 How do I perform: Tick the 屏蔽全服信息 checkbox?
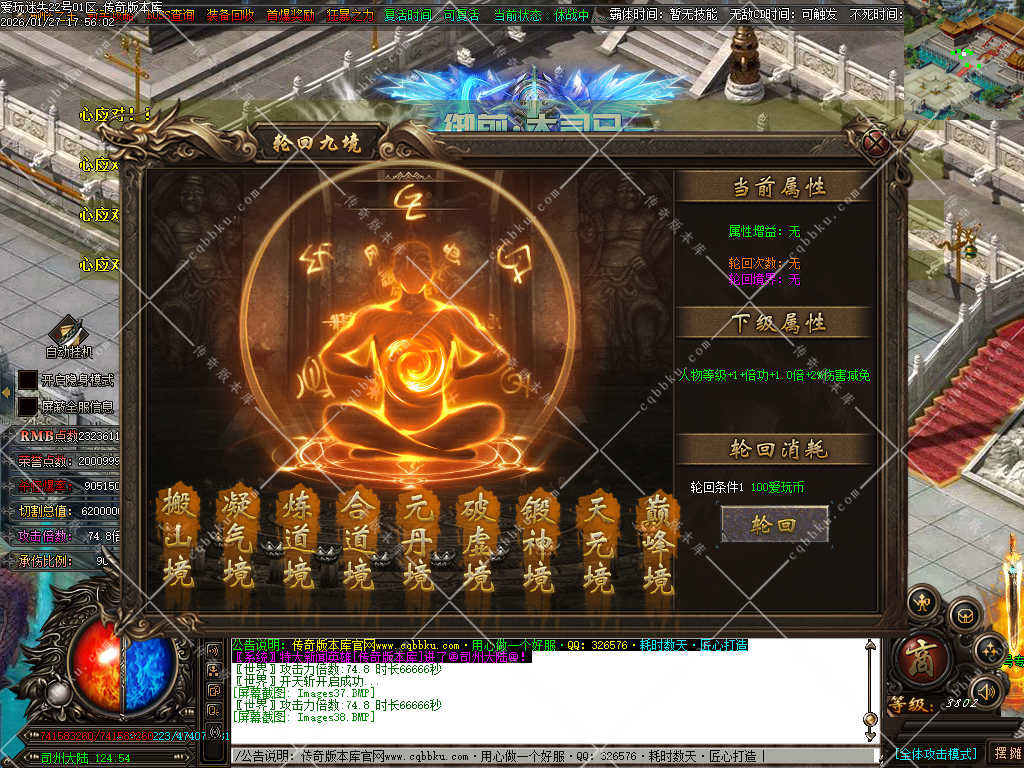(28, 407)
